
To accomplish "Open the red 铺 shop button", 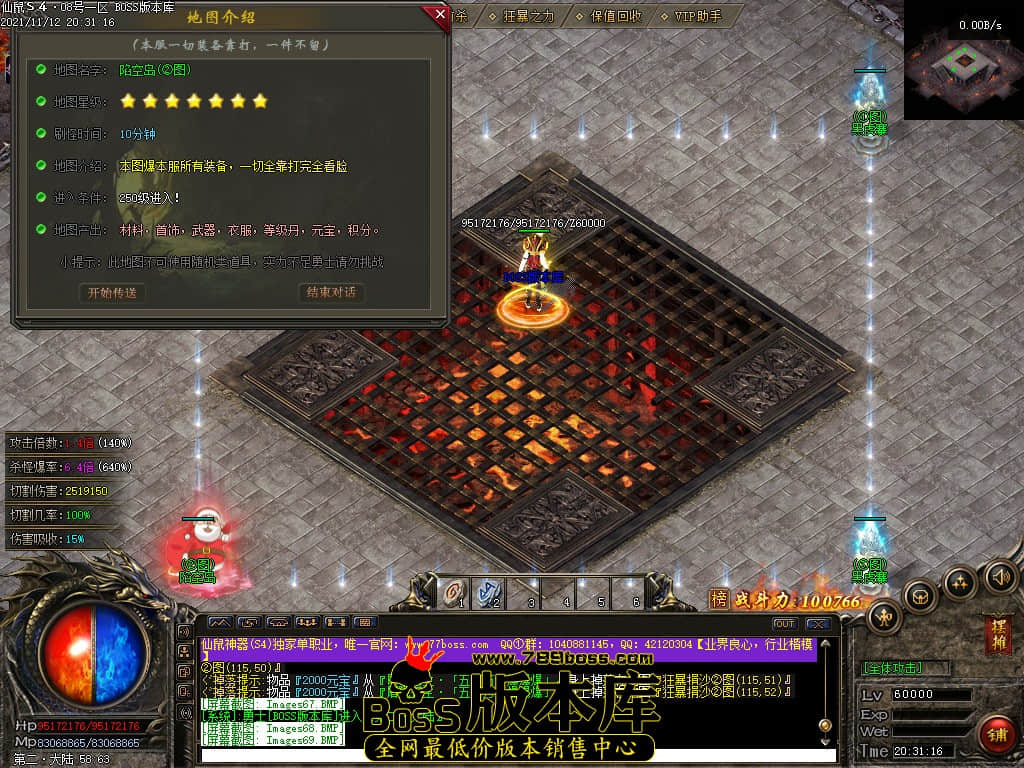I will coord(994,735).
